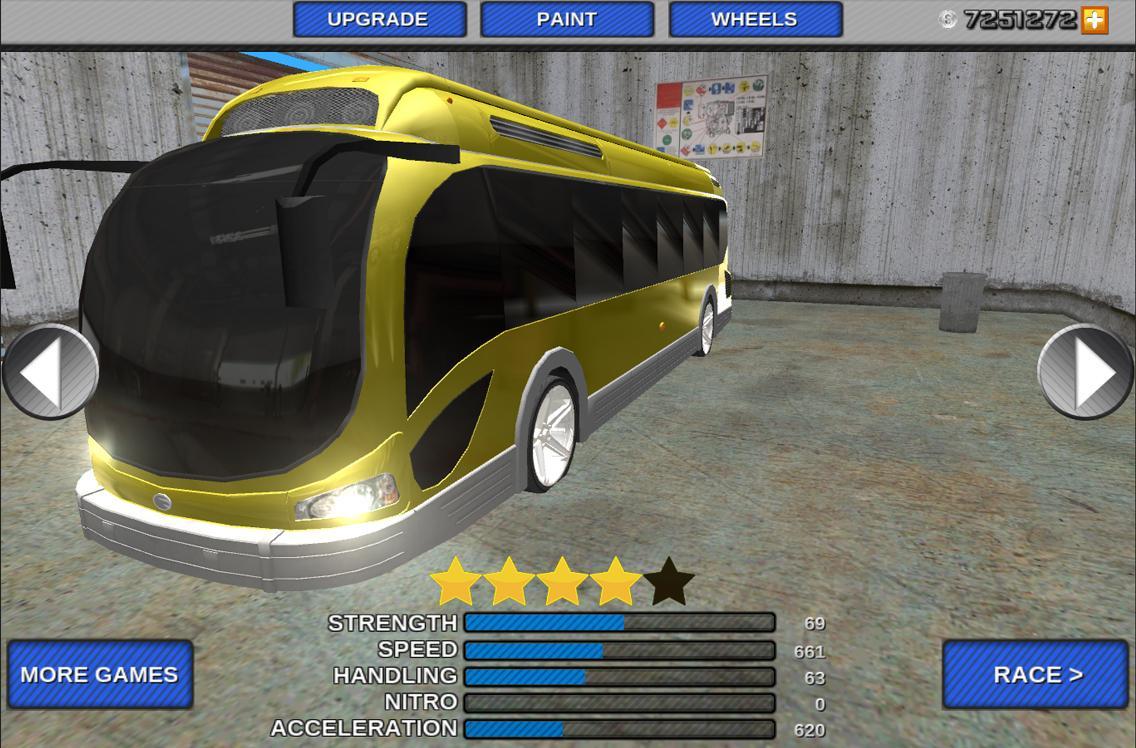
Task: Open the More Games page
Action: (x=100, y=675)
